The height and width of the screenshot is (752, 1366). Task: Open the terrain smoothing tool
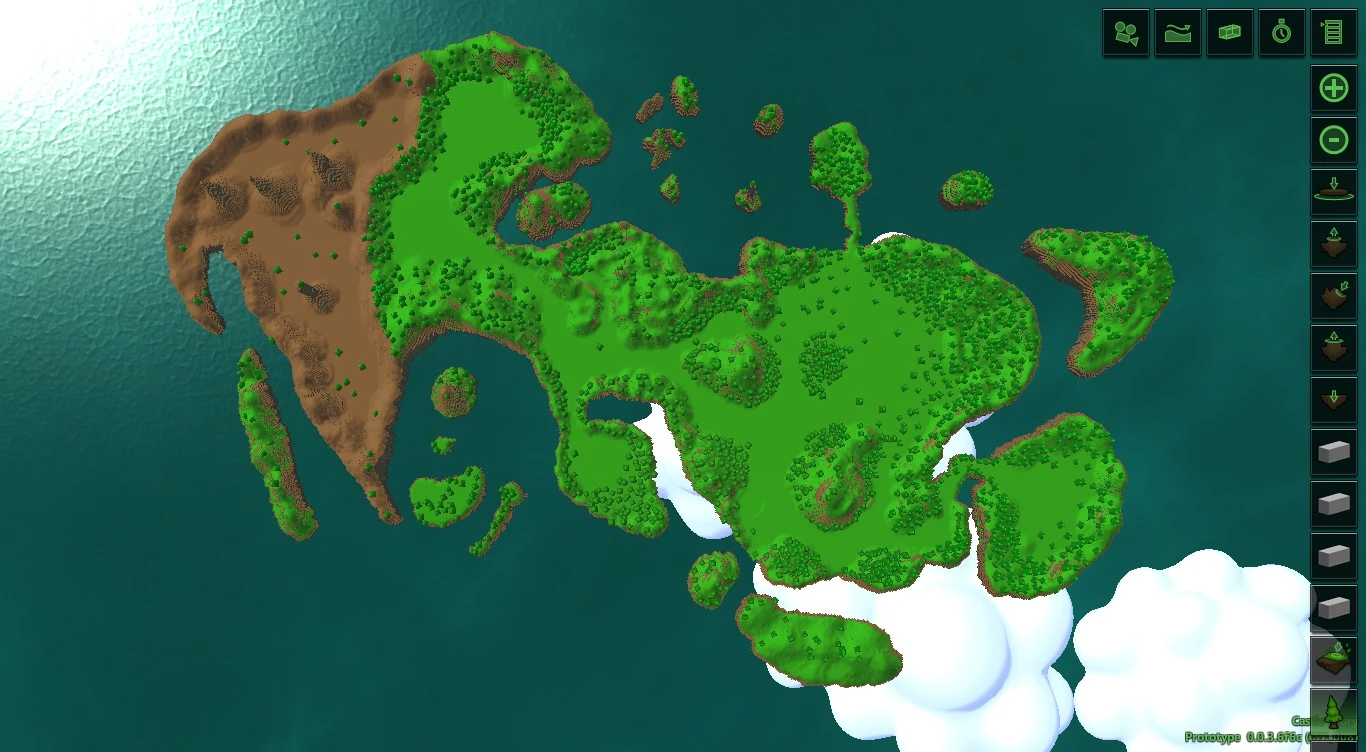click(1177, 32)
